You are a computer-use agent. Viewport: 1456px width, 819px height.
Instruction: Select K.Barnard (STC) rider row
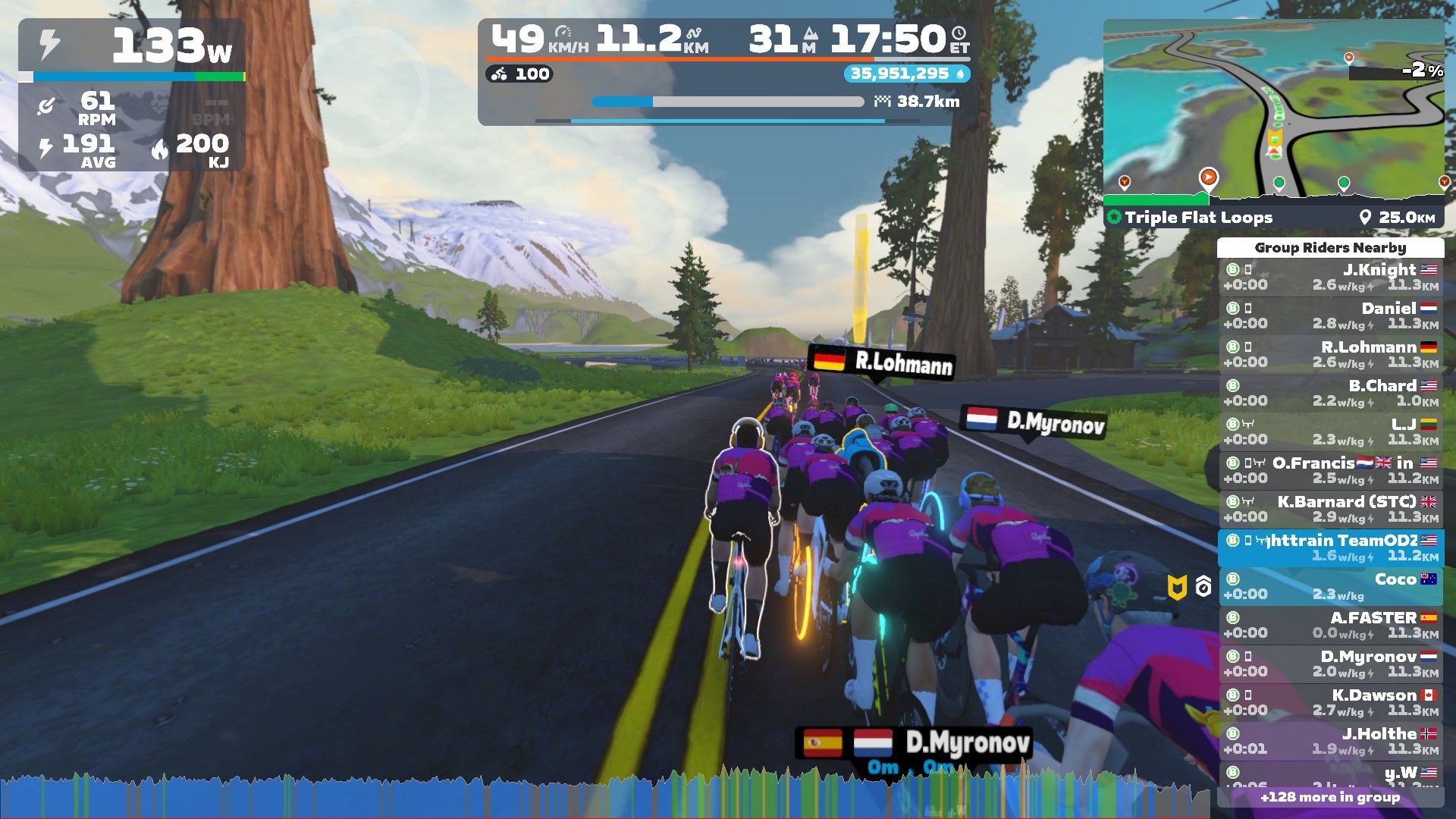click(x=1331, y=509)
